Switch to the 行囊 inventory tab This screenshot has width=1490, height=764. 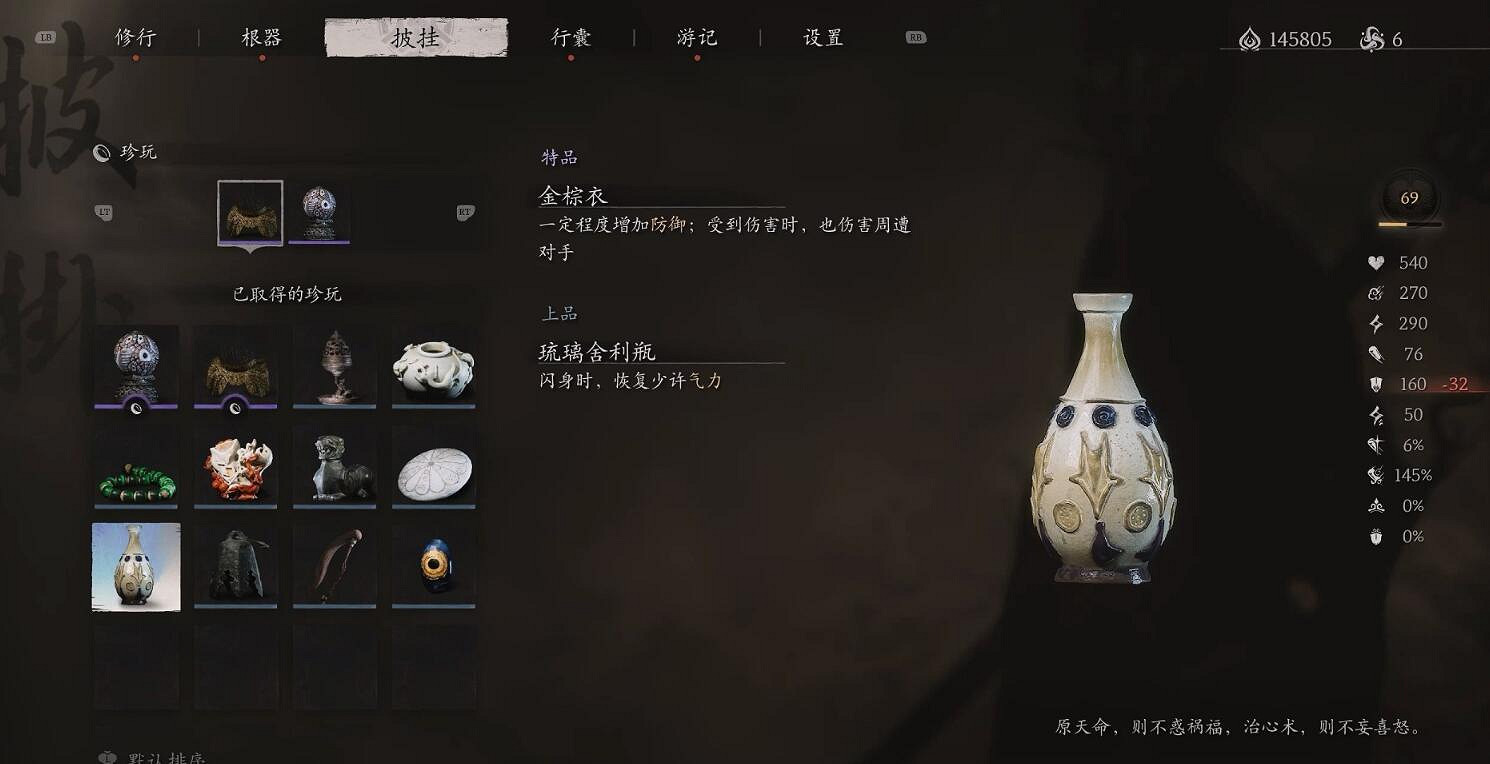[x=571, y=37]
